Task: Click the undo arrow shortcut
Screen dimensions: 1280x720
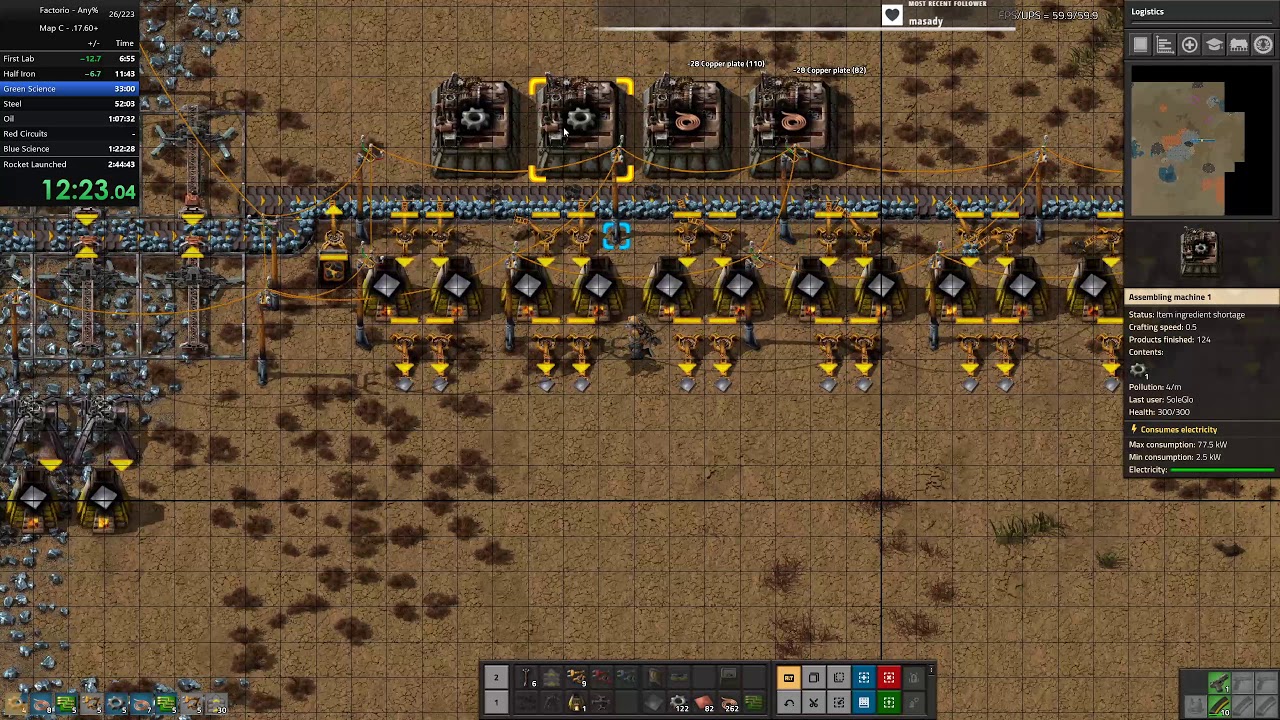Action: (x=789, y=703)
